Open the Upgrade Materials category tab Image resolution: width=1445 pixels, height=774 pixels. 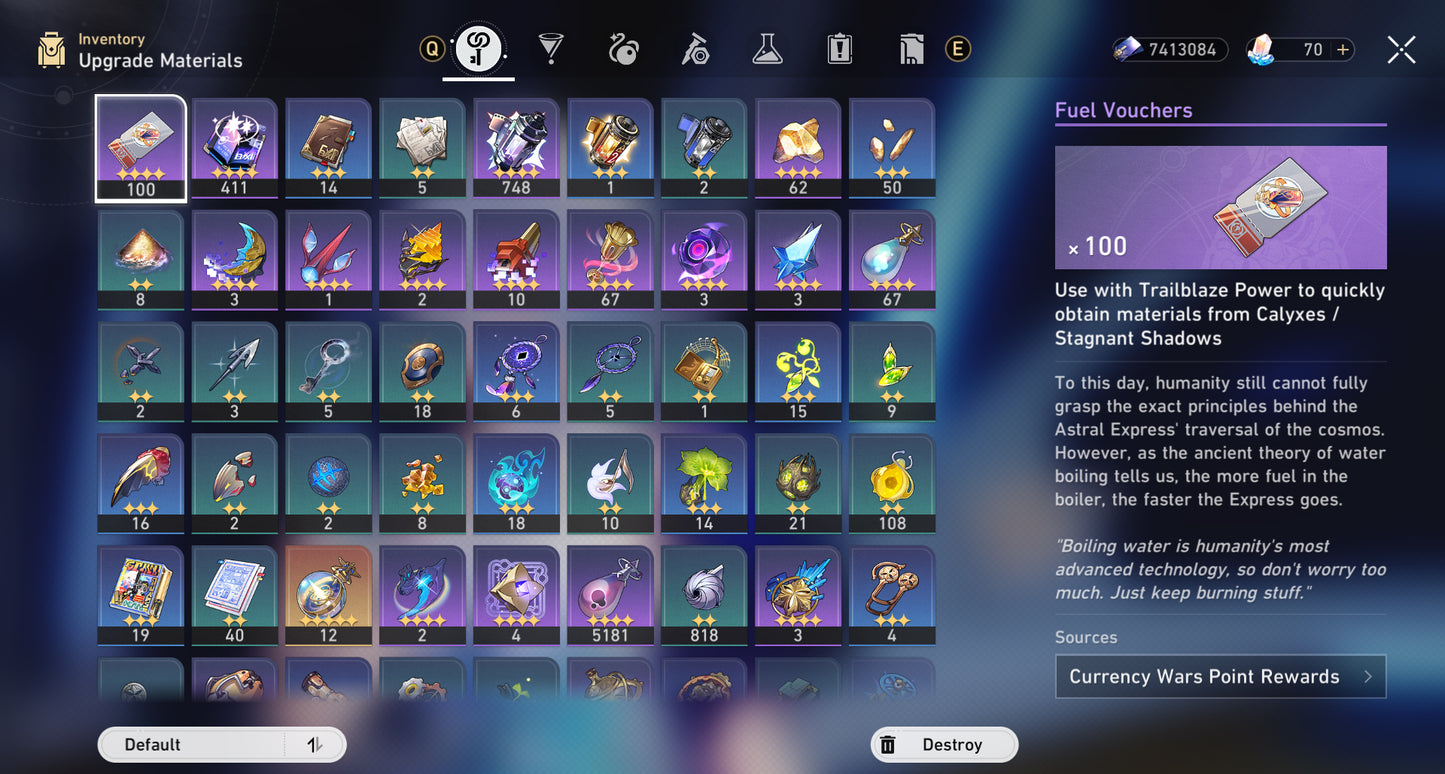pyautogui.click(x=478, y=48)
